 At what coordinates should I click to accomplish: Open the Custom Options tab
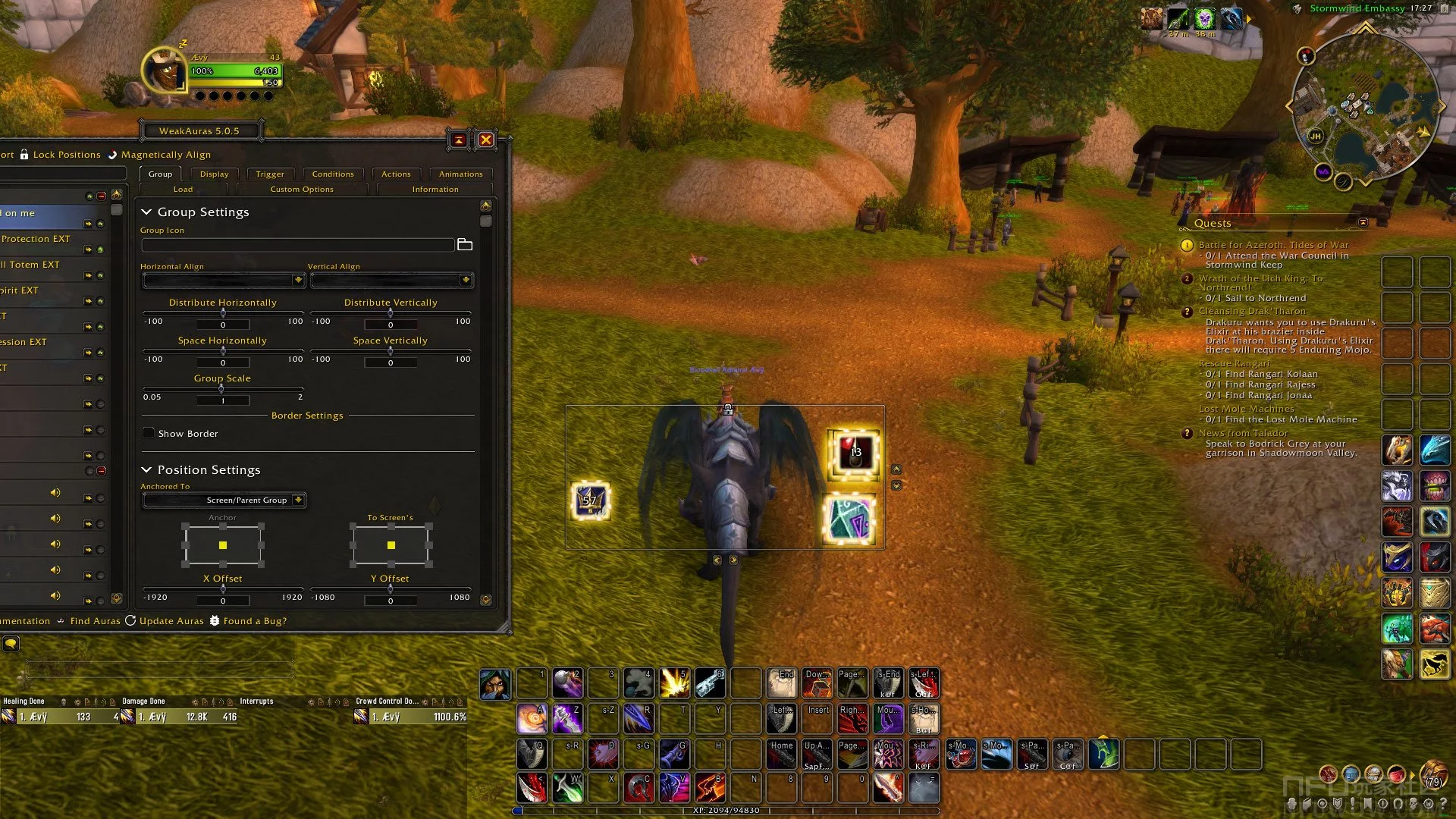pyautogui.click(x=302, y=190)
